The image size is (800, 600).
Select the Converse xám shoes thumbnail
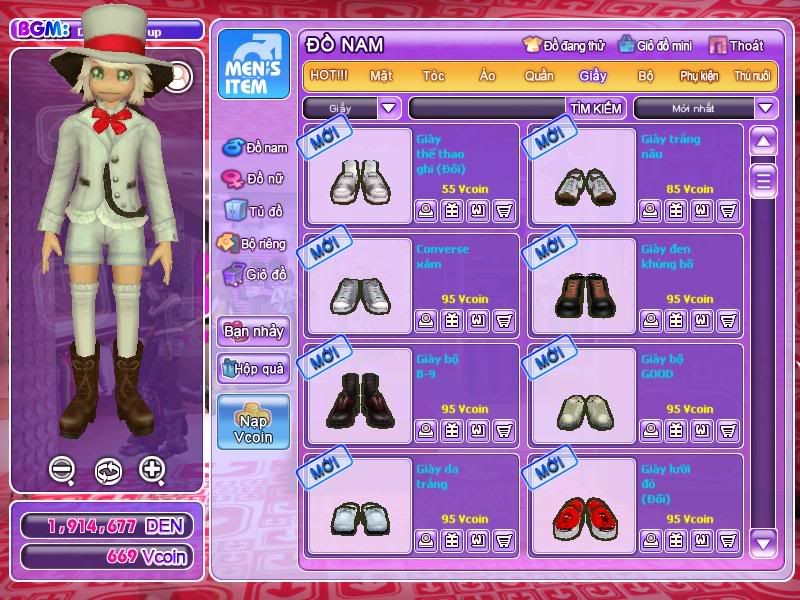pyautogui.click(x=360, y=292)
